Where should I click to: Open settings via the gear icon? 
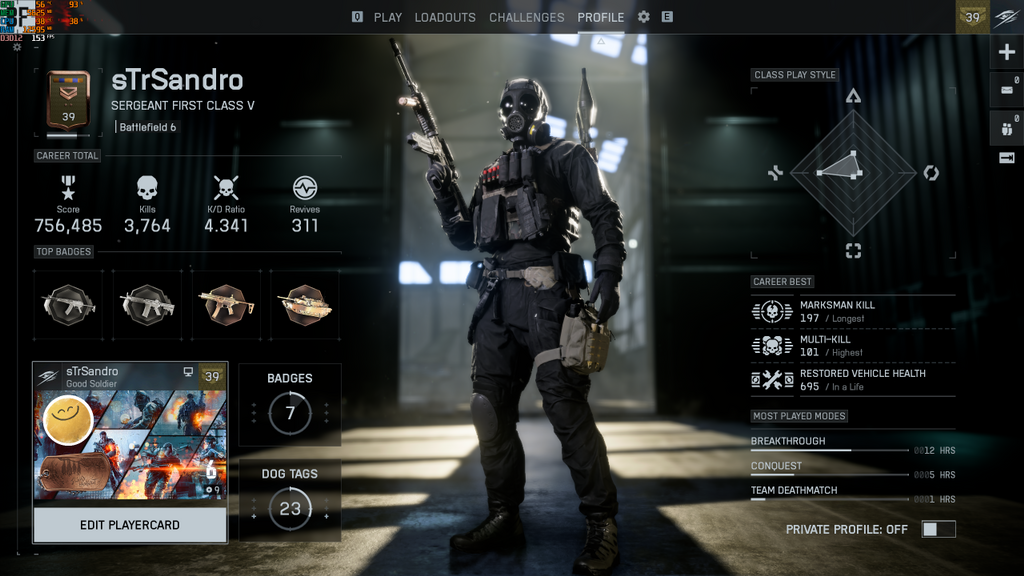pyautogui.click(x=643, y=17)
